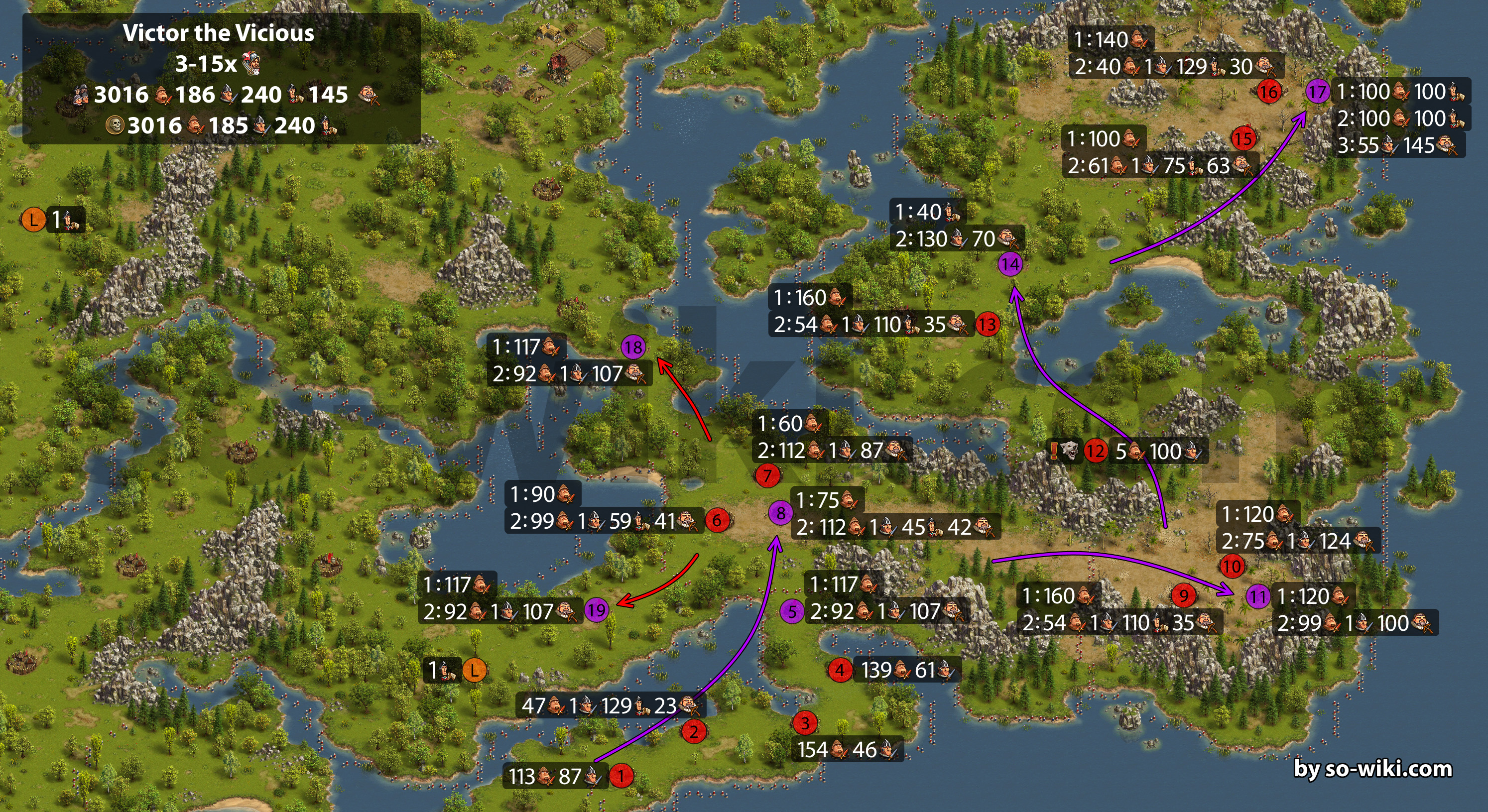
Task: Click the purple marker numbered 17
Action: click(1318, 91)
